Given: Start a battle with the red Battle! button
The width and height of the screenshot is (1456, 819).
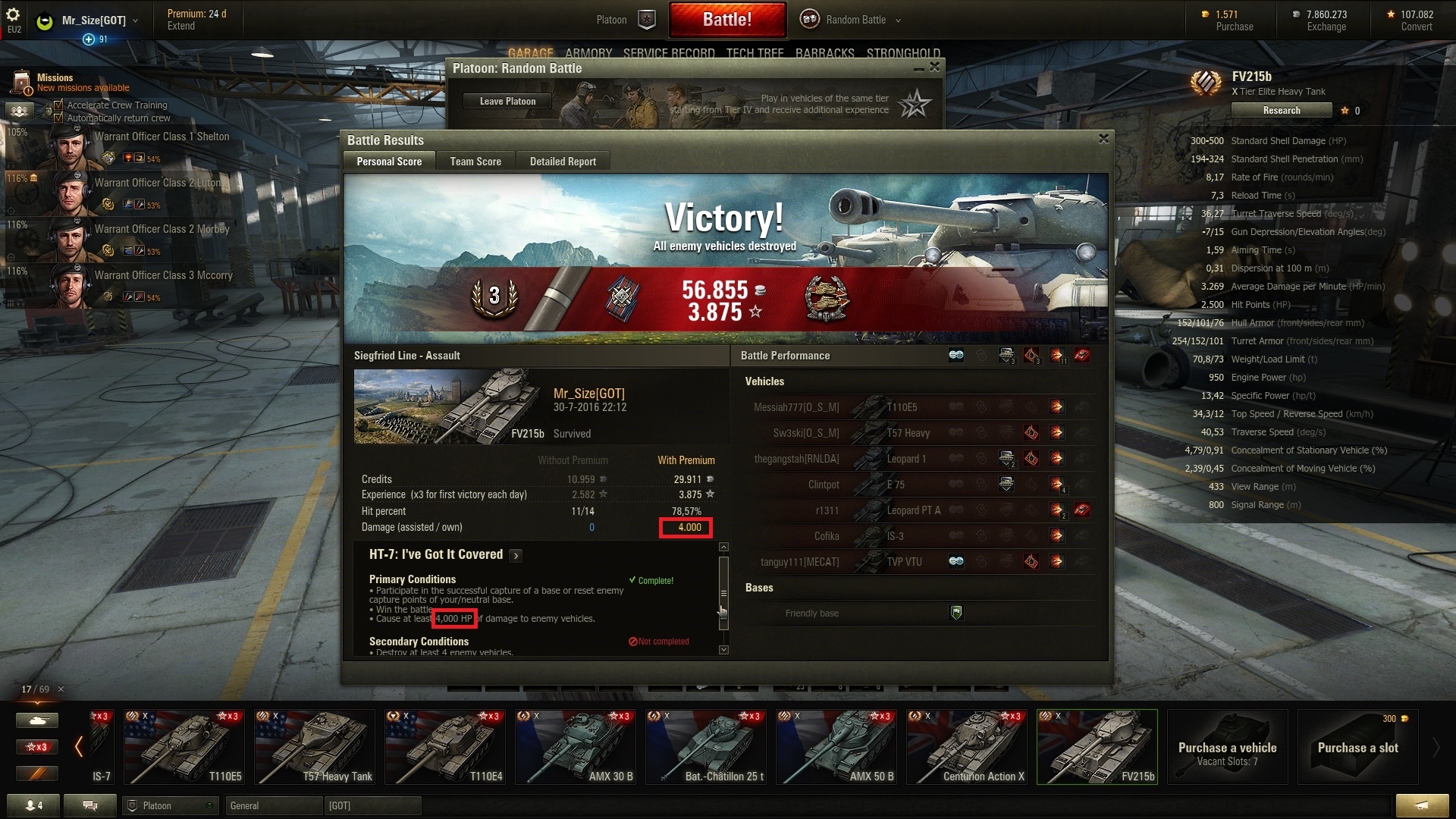Looking at the screenshot, I should coord(726,20).
